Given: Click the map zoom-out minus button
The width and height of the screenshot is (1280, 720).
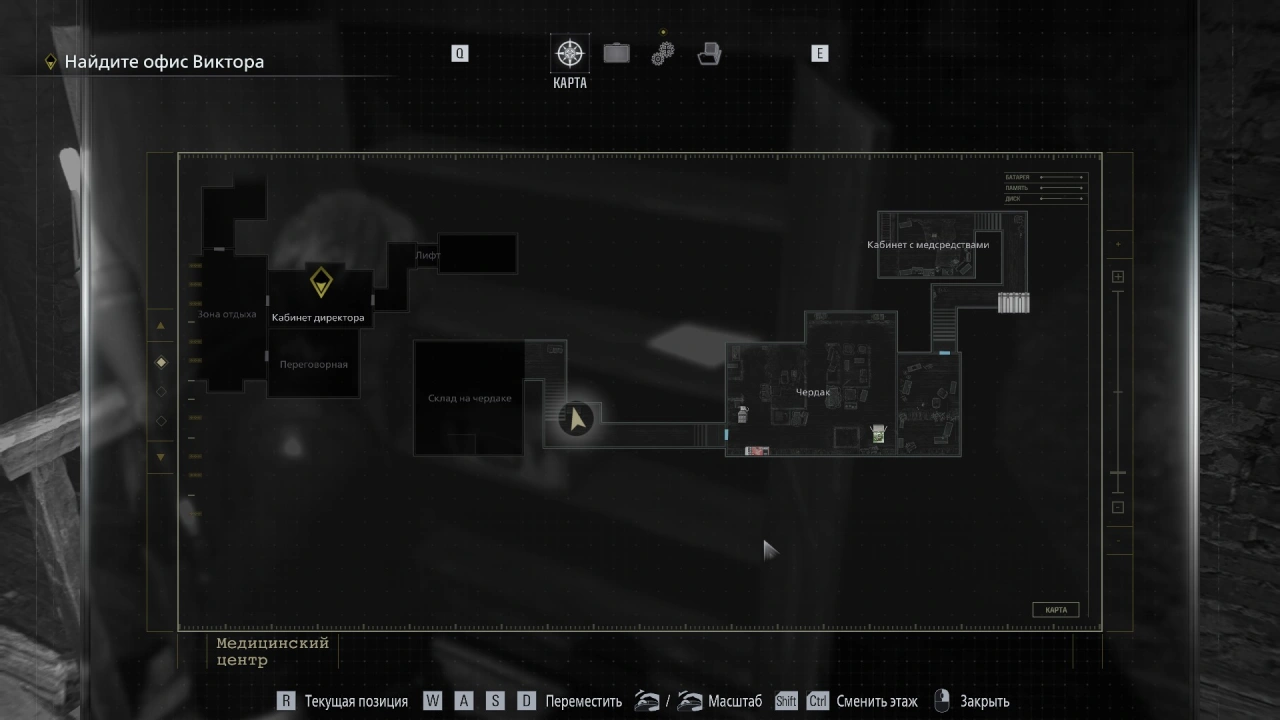Looking at the screenshot, I should pyautogui.click(x=1118, y=507).
